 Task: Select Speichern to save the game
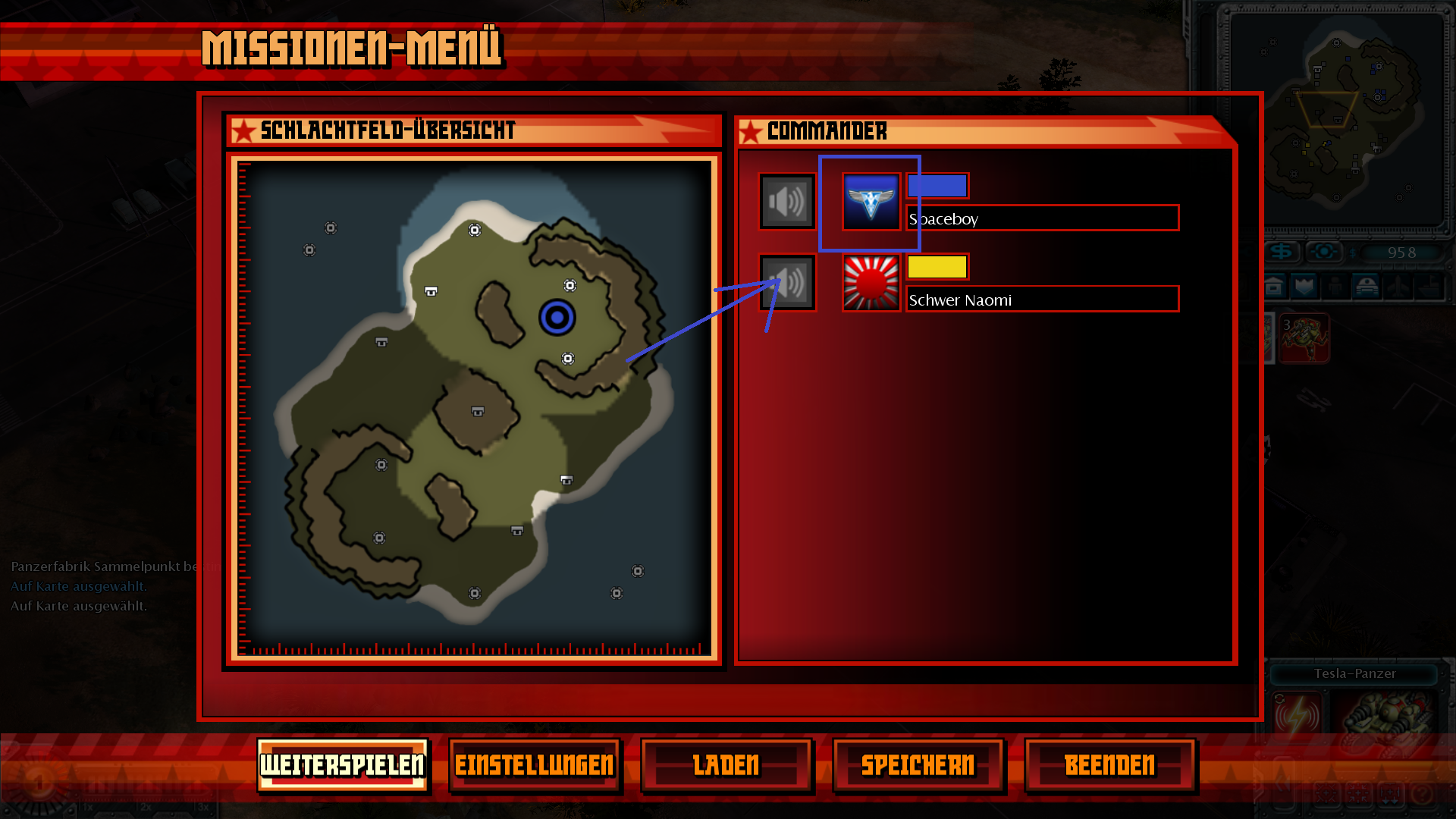click(918, 765)
